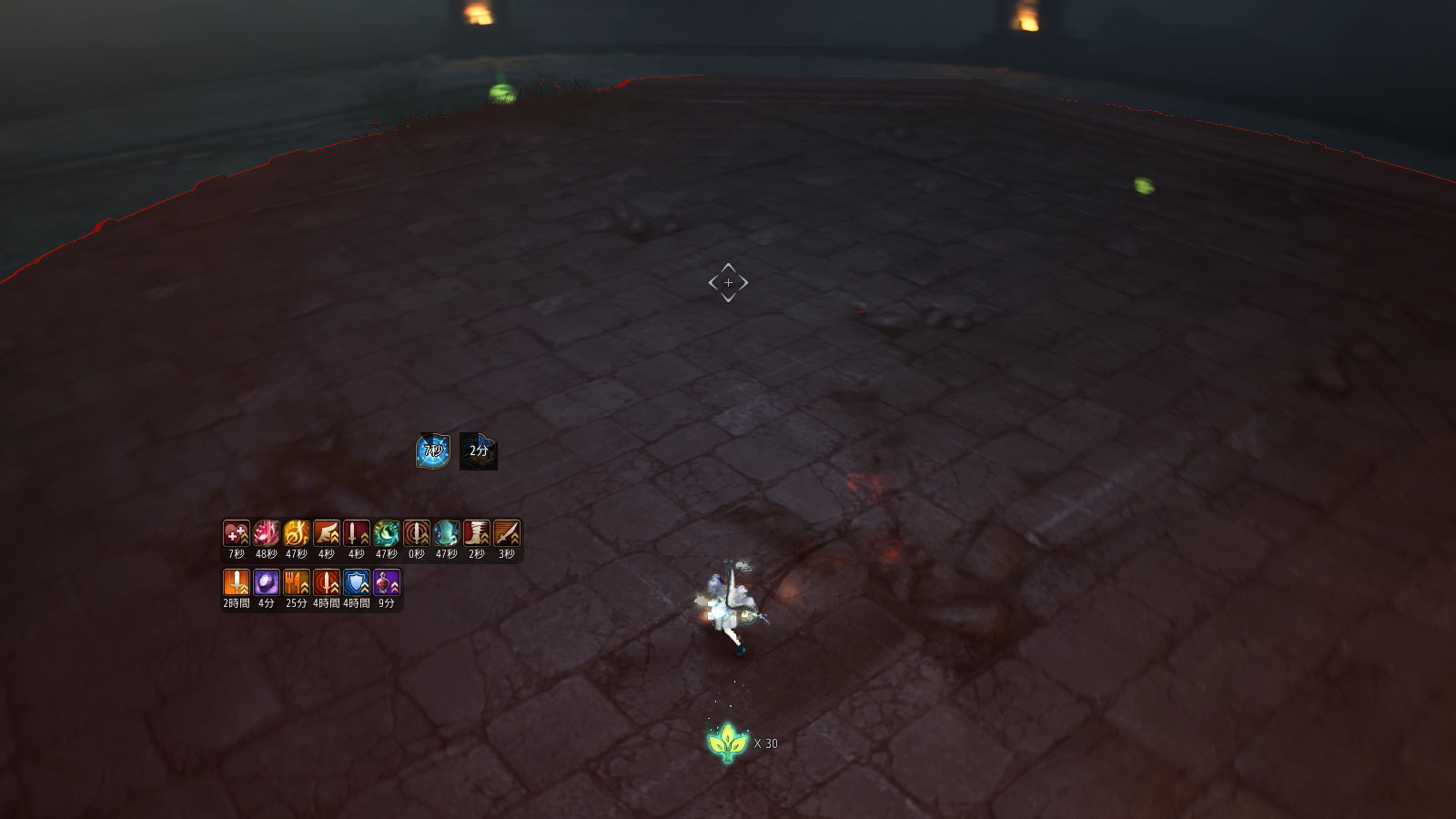Select the green leaf sprout counter icon

pos(728,743)
